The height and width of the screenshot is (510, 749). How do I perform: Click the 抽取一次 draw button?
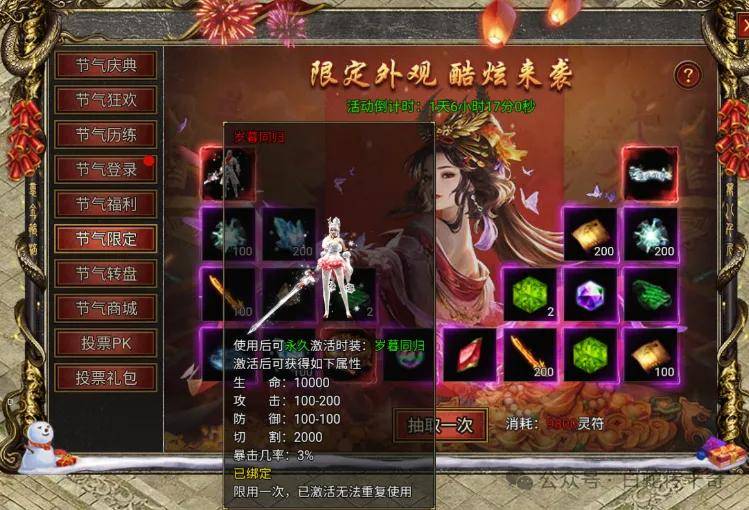click(x=440, y=424)
